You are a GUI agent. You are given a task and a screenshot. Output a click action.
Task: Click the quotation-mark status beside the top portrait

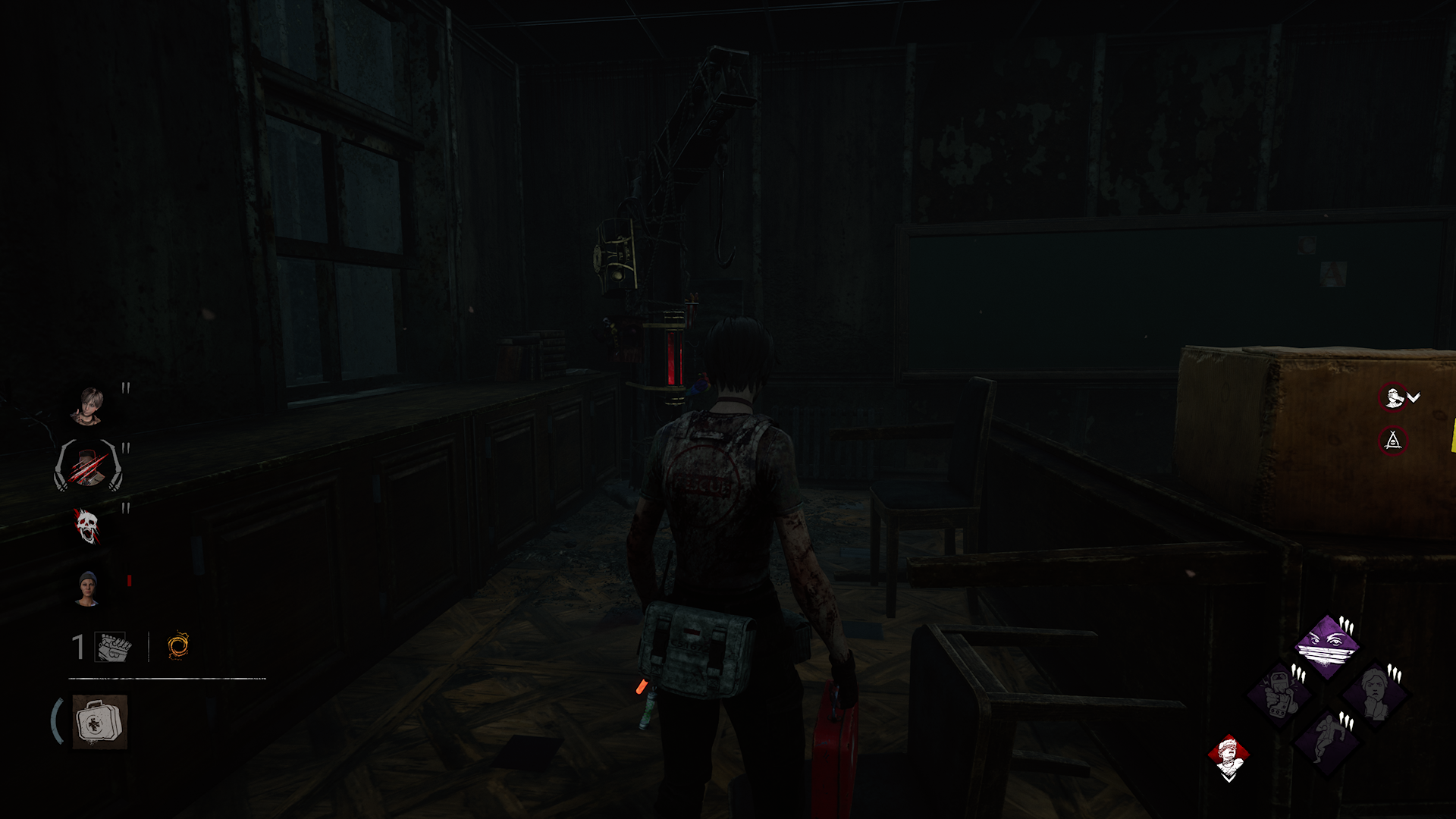click(124, 388)
